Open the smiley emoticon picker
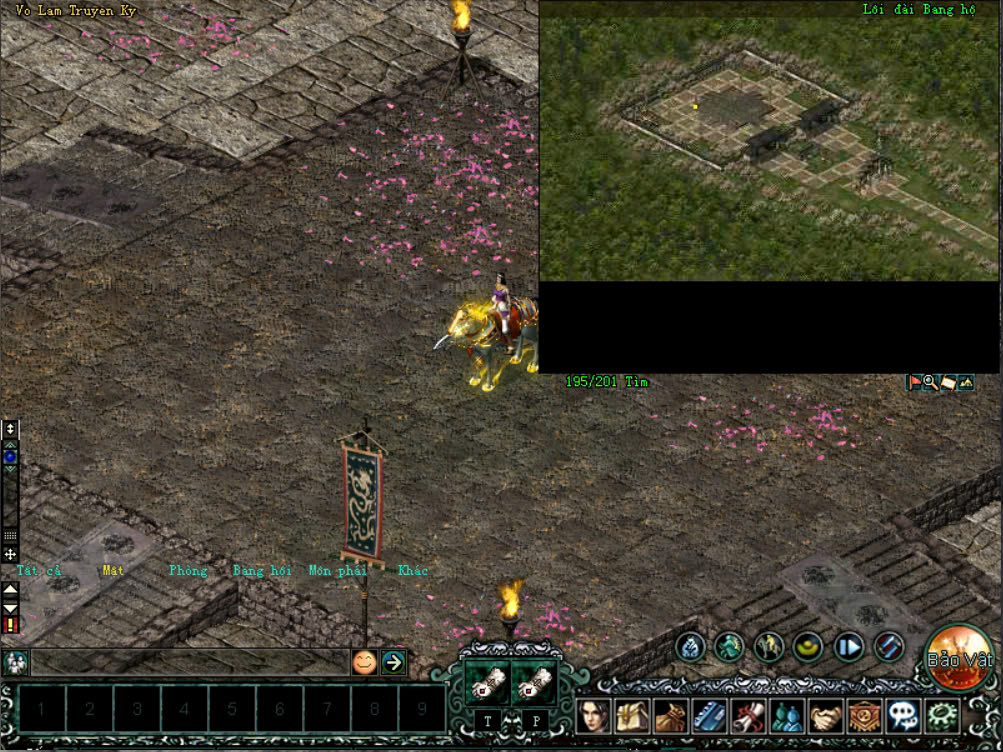 (x=365, y=662)
